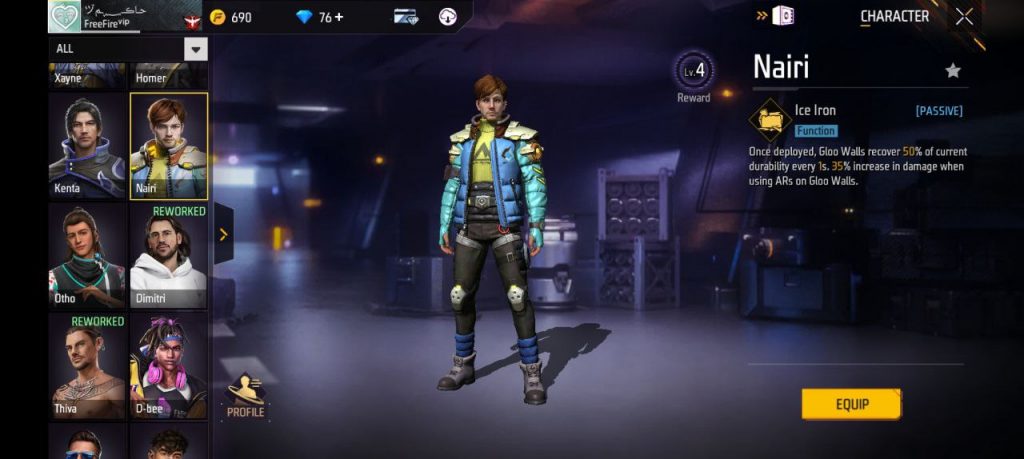Open the purple icon beside Character title
Image resolution: width=1024 pixels, height=459 pixels.
coord(785,16)
